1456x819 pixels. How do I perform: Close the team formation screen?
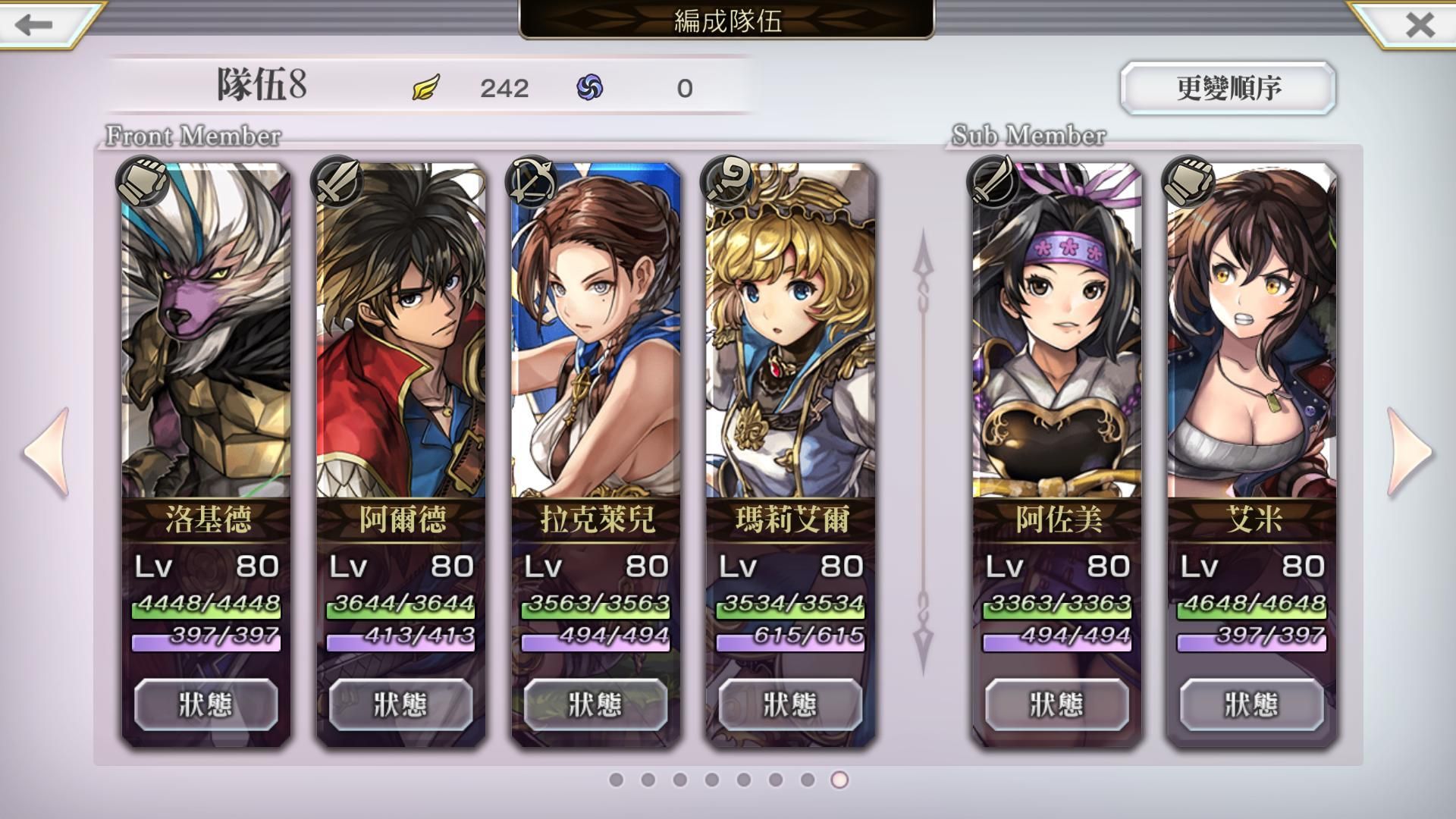tap(1420, 24)
